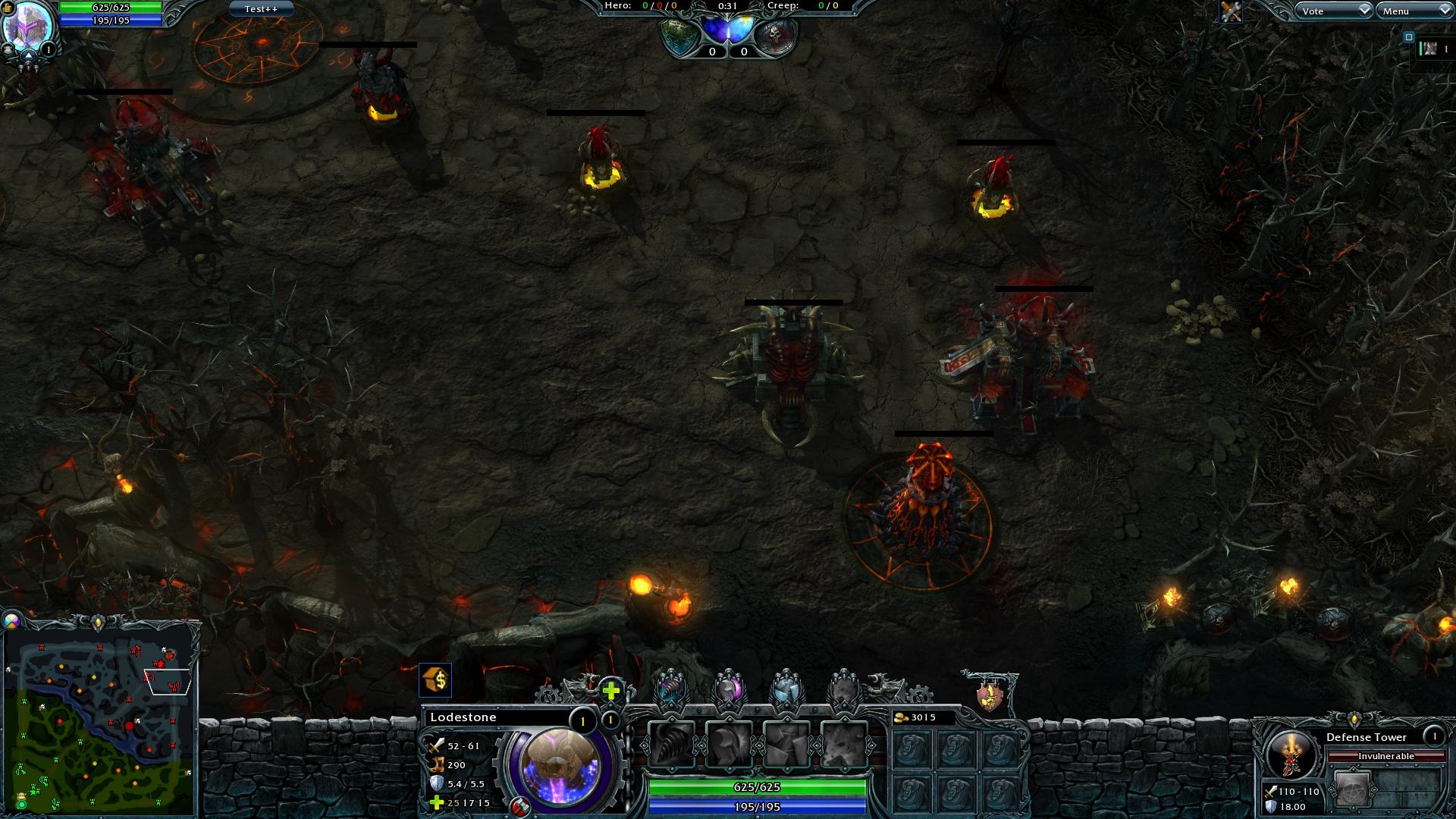Click the Defense Tower target portrait
This screenshot has height=819, width=1456.
(1291, 753)
